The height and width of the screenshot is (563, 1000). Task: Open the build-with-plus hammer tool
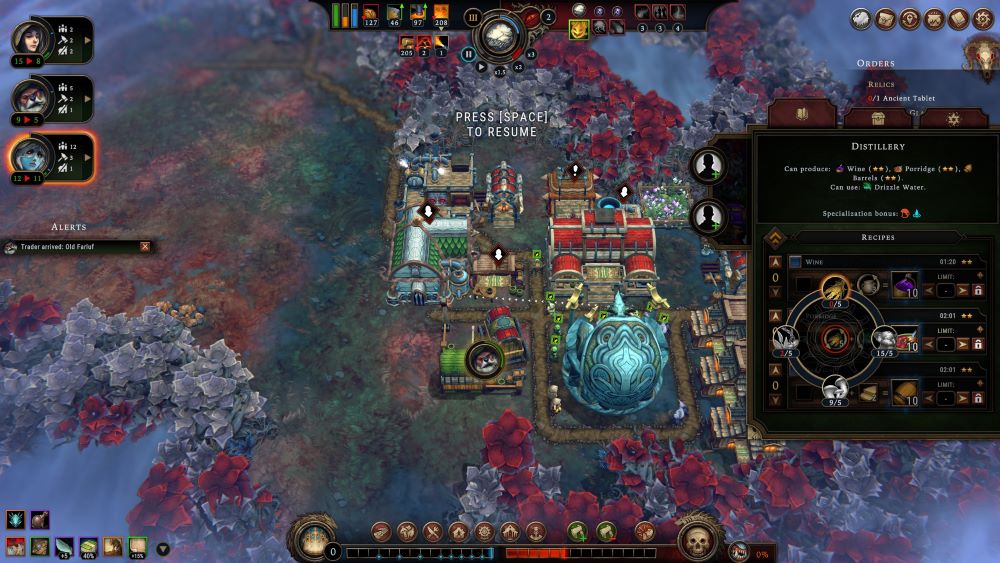(x=578, y=531)
